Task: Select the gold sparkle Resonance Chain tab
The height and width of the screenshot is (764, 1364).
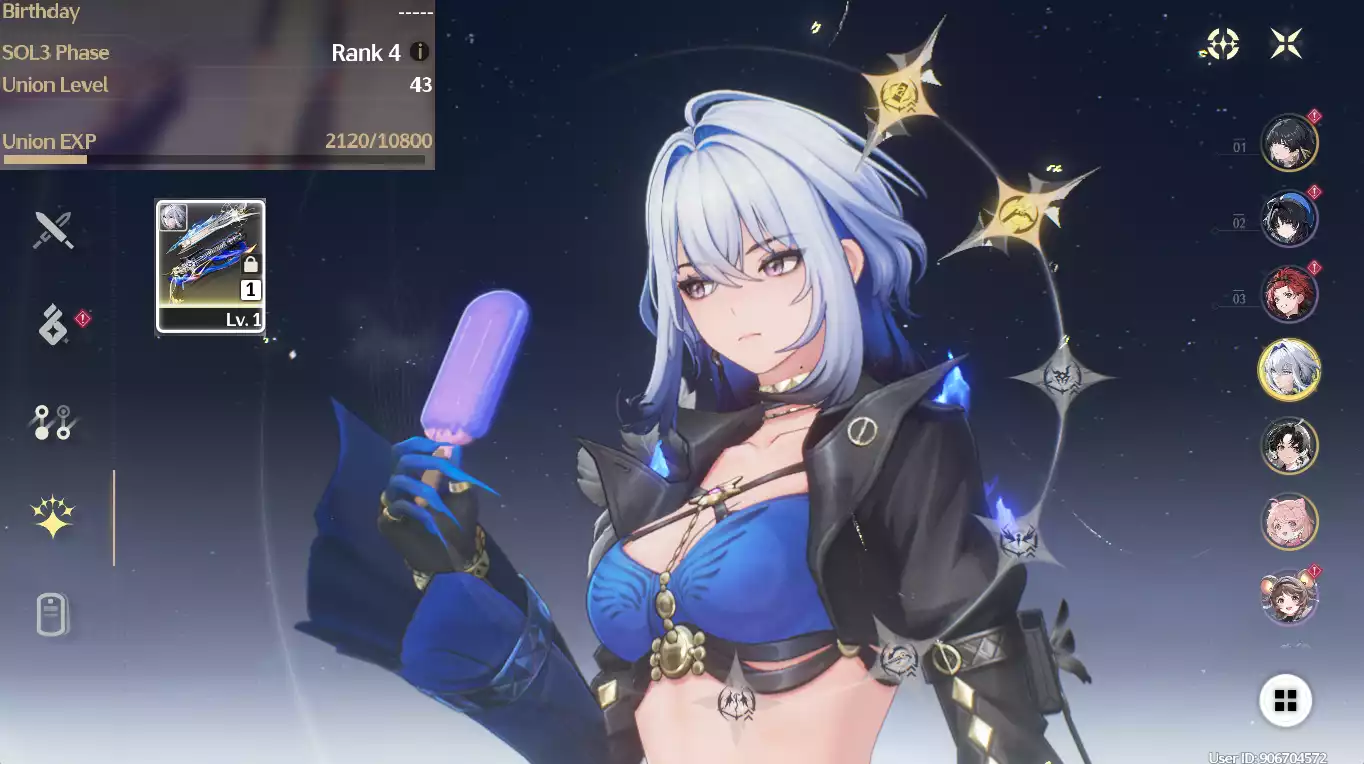Action: click(x=53, y=517)
